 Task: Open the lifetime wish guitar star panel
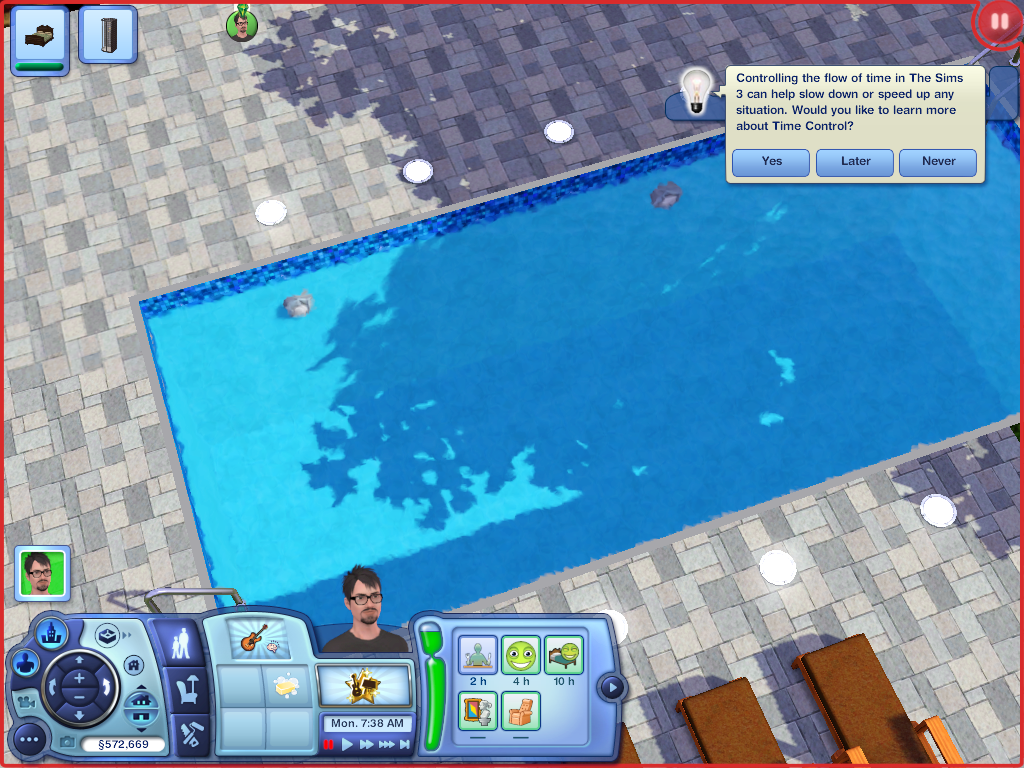point(365,686)
